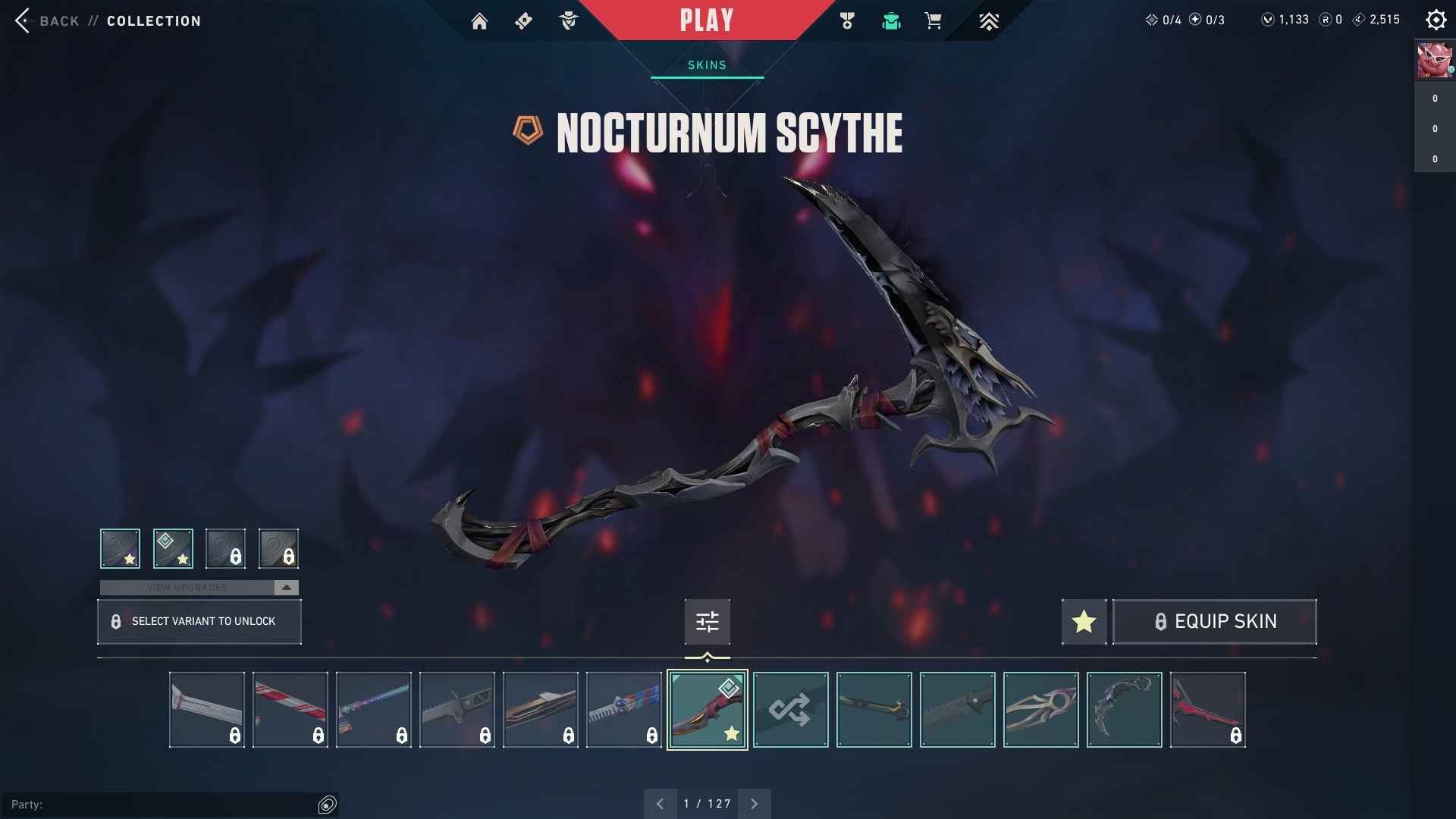This screenshot has width=1456, height=819.
Task: Open the Battlepass page
Action: (x=524, y=20)
